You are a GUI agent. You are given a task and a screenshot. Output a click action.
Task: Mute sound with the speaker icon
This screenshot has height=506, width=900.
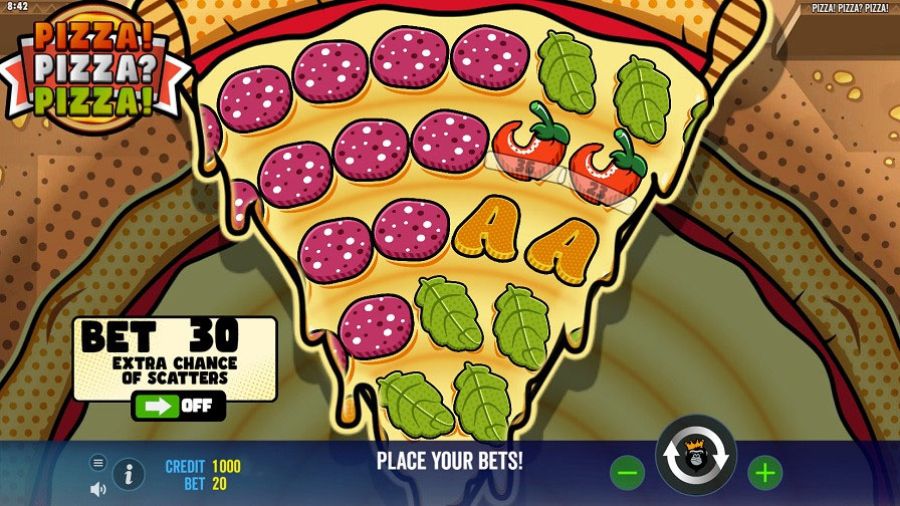click(x=98, y=489)
